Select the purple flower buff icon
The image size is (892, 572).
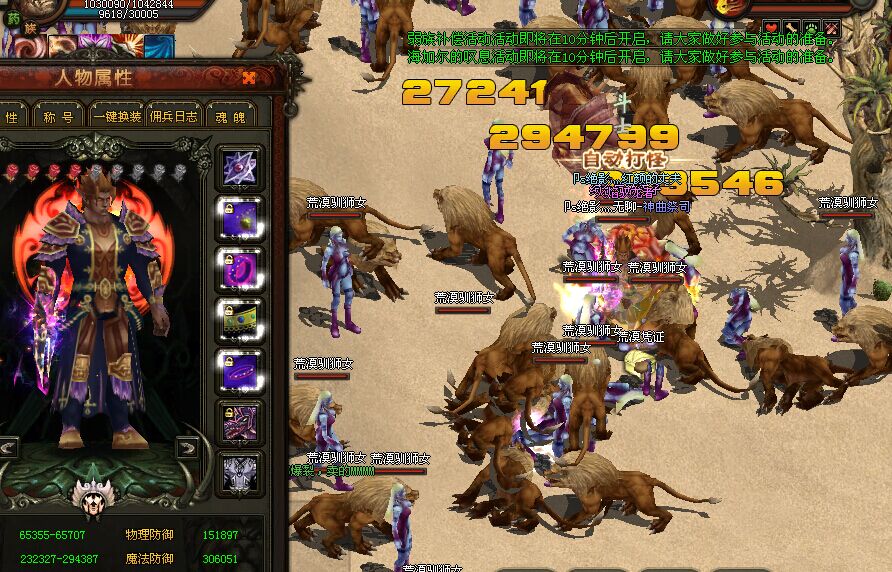pos(97,47)
